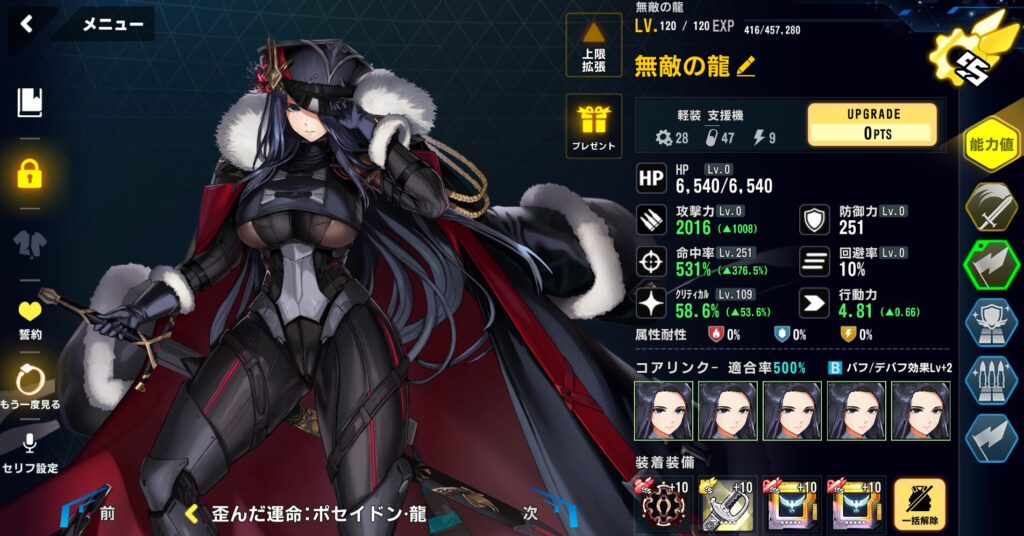Screen dimensions: 1024x536
Task: Go back with the top-left arrow
Action: [27, 24]
